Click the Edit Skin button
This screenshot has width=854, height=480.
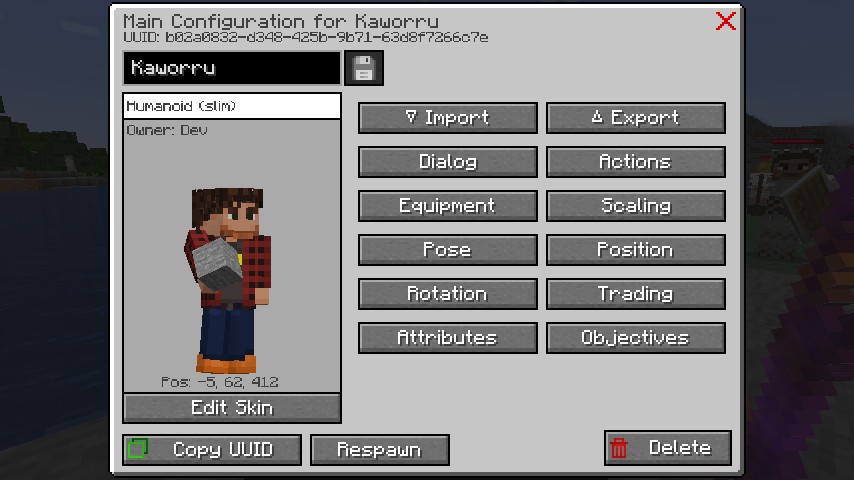pyautogui.click(x=231, y=408)
